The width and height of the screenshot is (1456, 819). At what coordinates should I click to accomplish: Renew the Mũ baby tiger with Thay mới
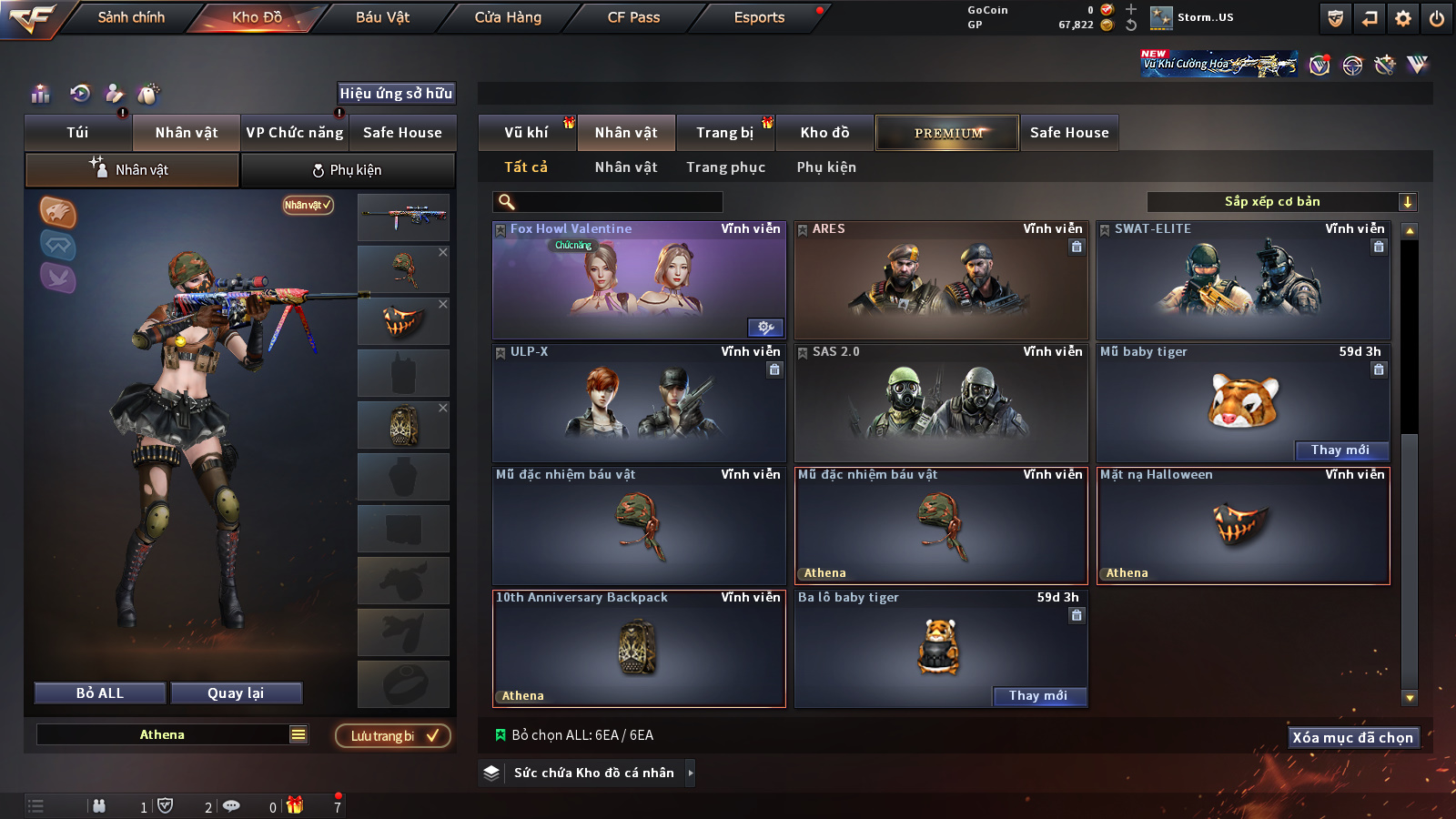coord(1340,450)
